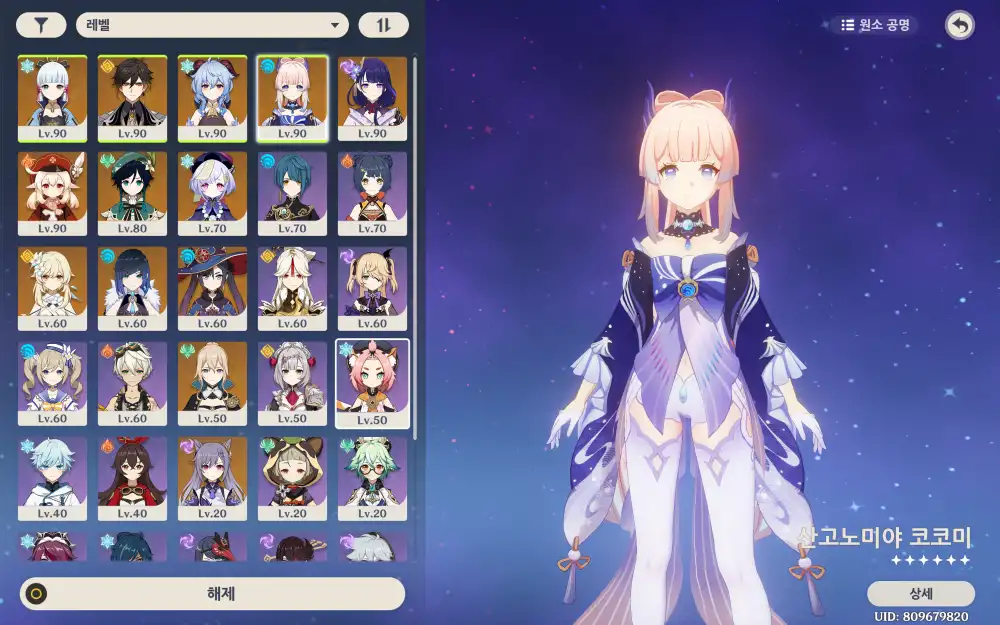
Task: Toggle the sort order arrows button
Action: click(383, 26)
